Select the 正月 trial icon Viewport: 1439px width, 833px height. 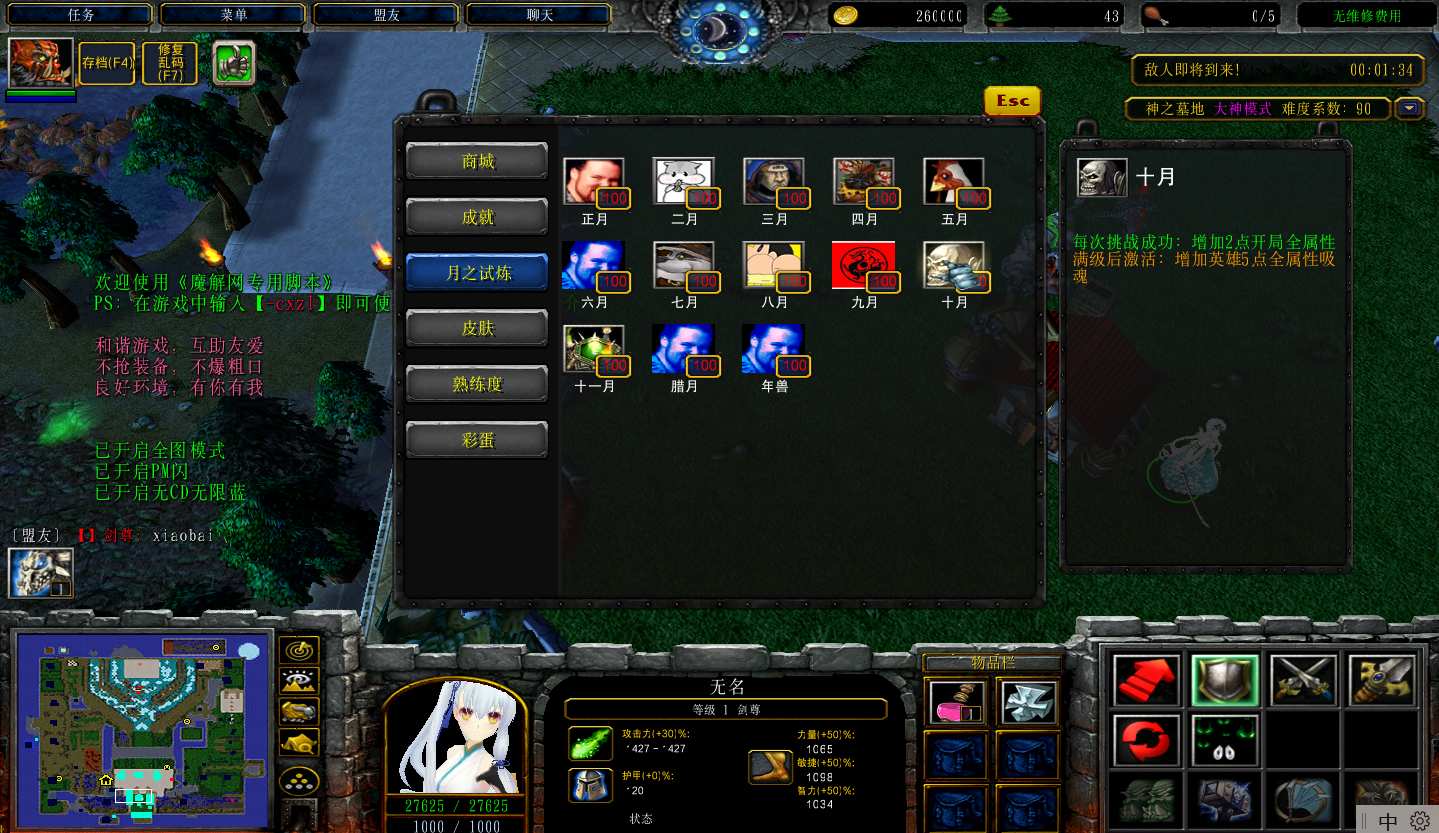(594, 183)
